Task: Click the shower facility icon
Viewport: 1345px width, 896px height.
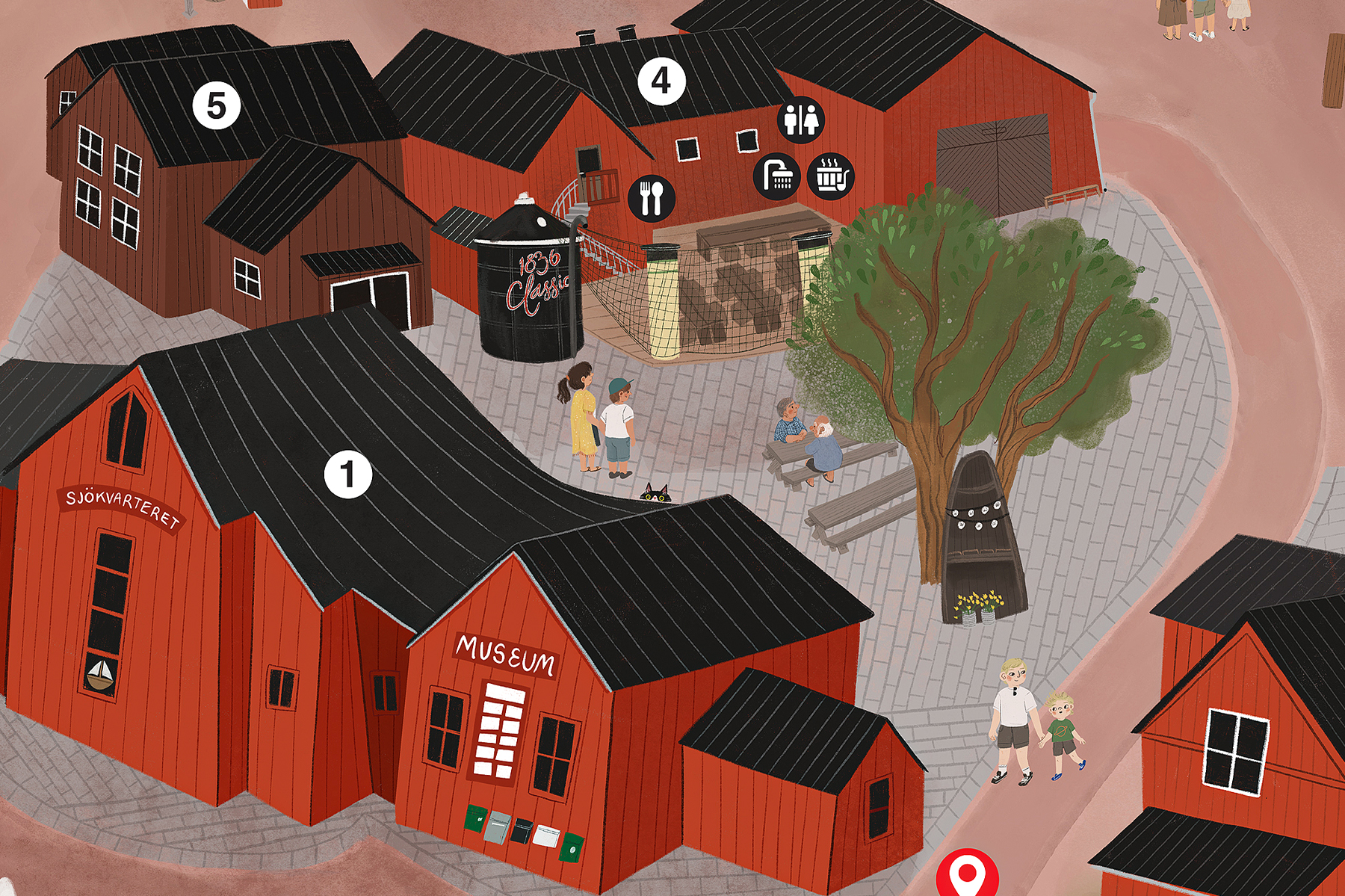Action: (x=777, y=176)
